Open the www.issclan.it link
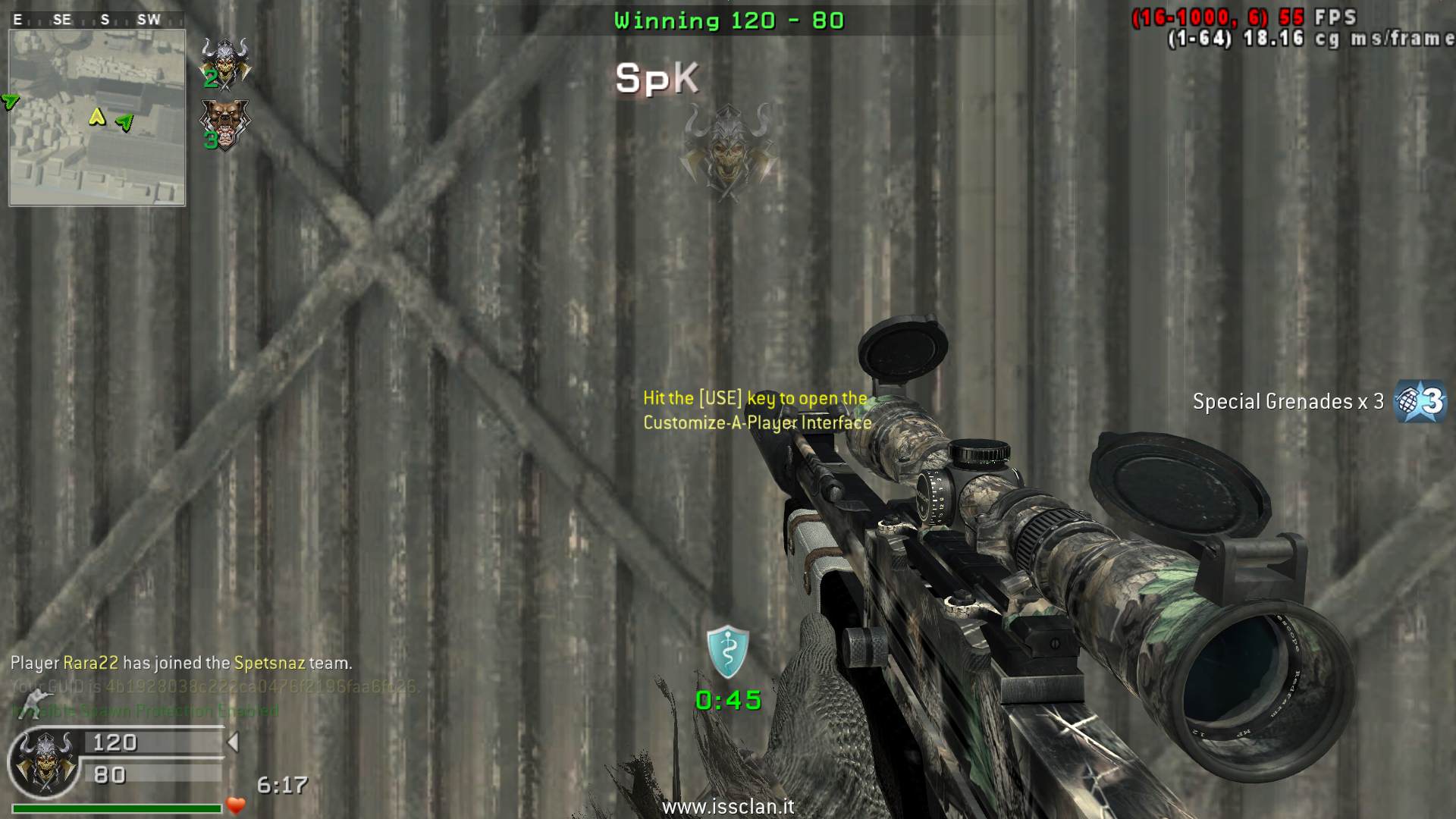 click(x=728, y=807)
